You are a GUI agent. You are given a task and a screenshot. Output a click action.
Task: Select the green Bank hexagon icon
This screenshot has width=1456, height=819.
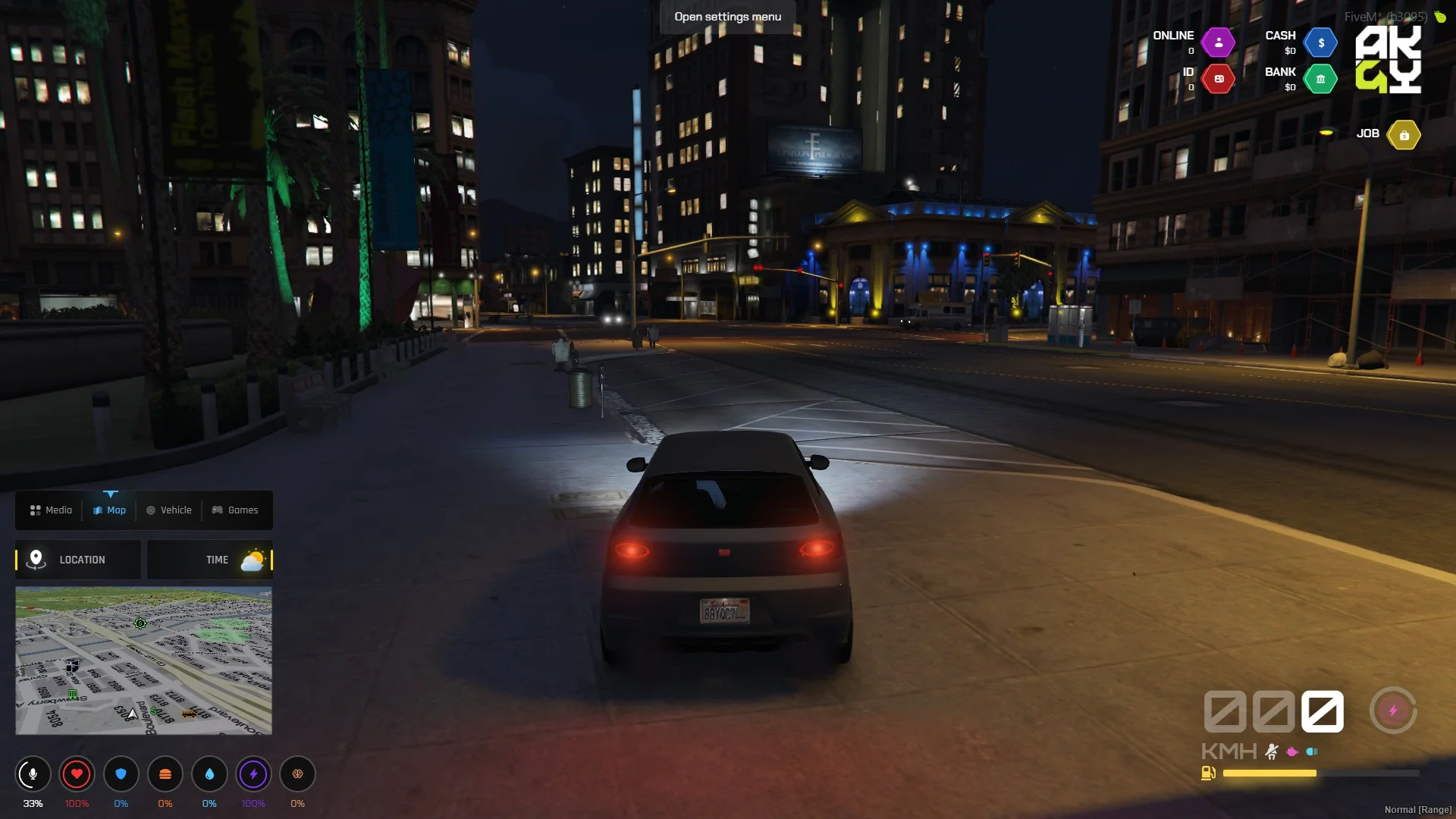(x=1321, y=79)
